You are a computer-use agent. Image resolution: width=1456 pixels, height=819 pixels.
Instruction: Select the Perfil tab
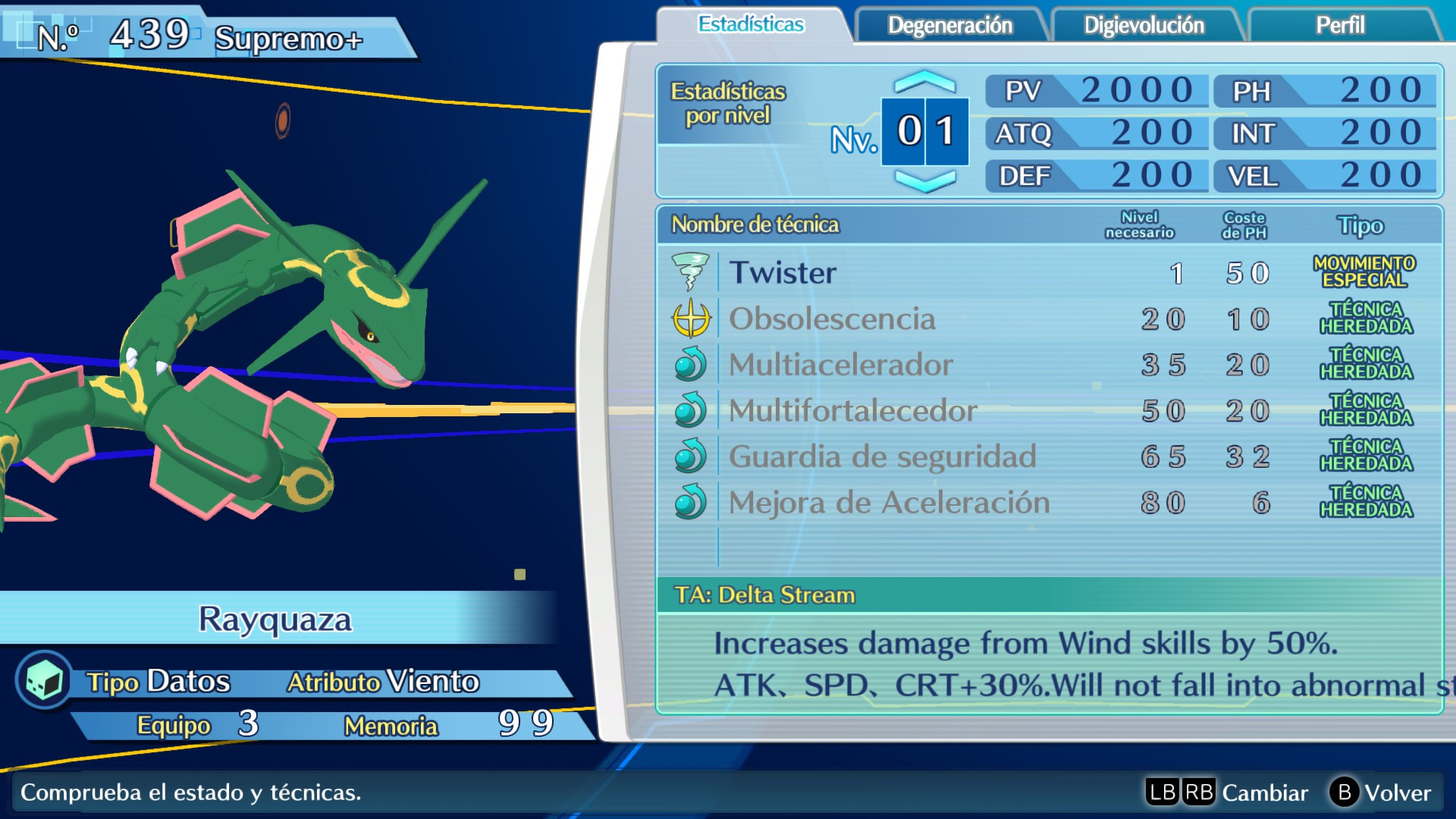[x=1339, y=25]
